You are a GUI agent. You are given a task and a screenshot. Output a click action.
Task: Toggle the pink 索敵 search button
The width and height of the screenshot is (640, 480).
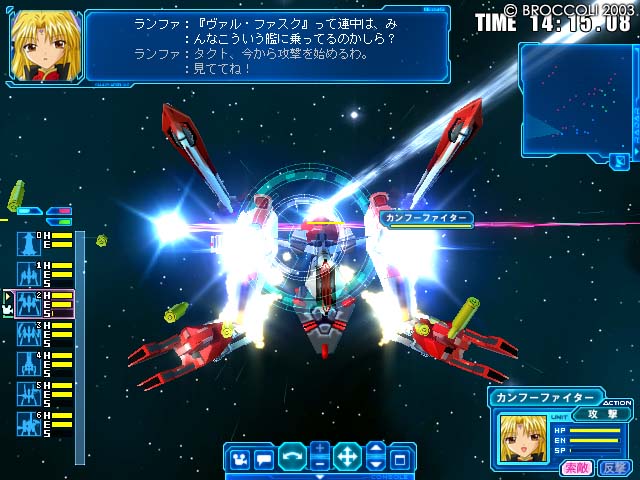(x=577, y=467)
